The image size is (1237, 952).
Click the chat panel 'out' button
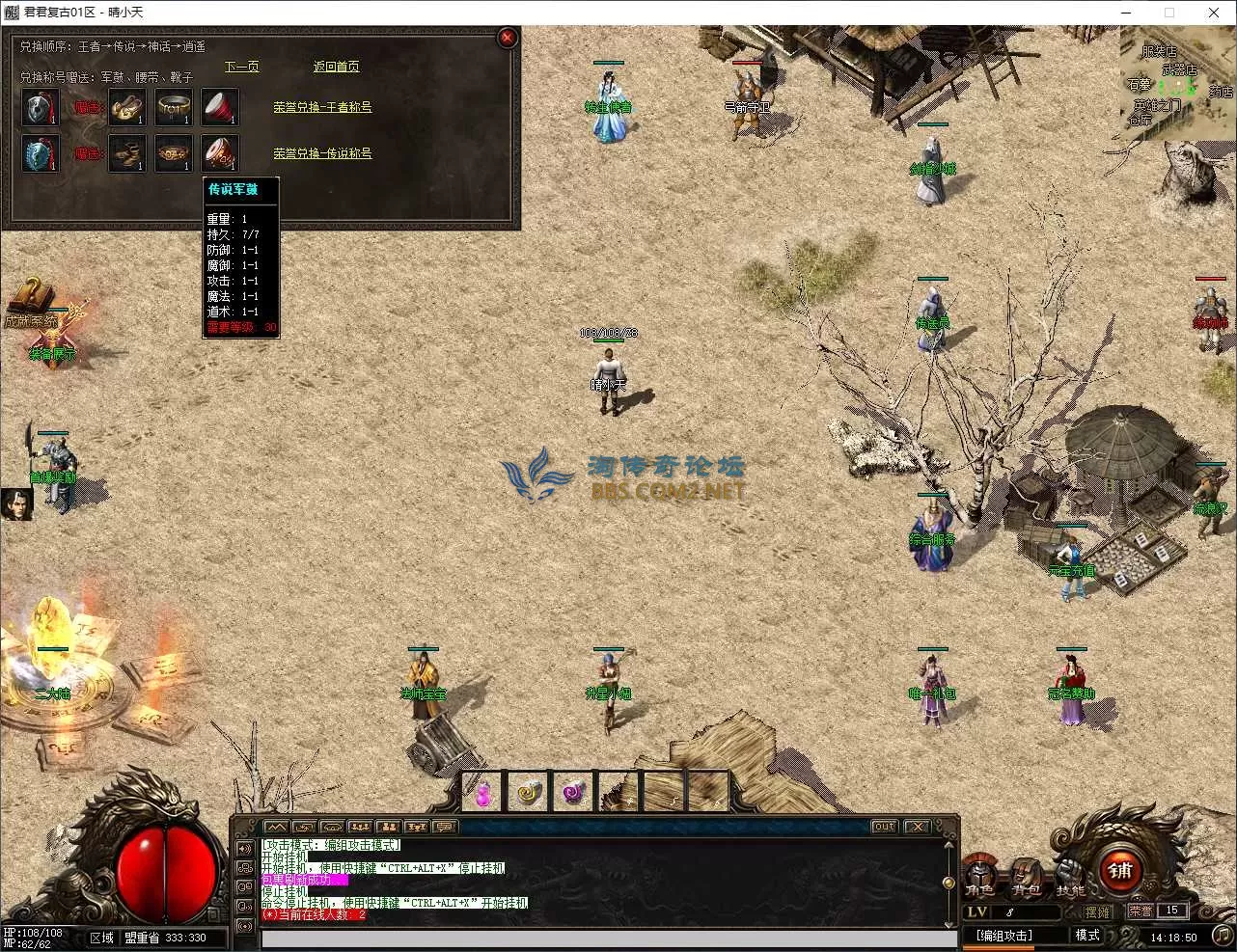(884, 827)
